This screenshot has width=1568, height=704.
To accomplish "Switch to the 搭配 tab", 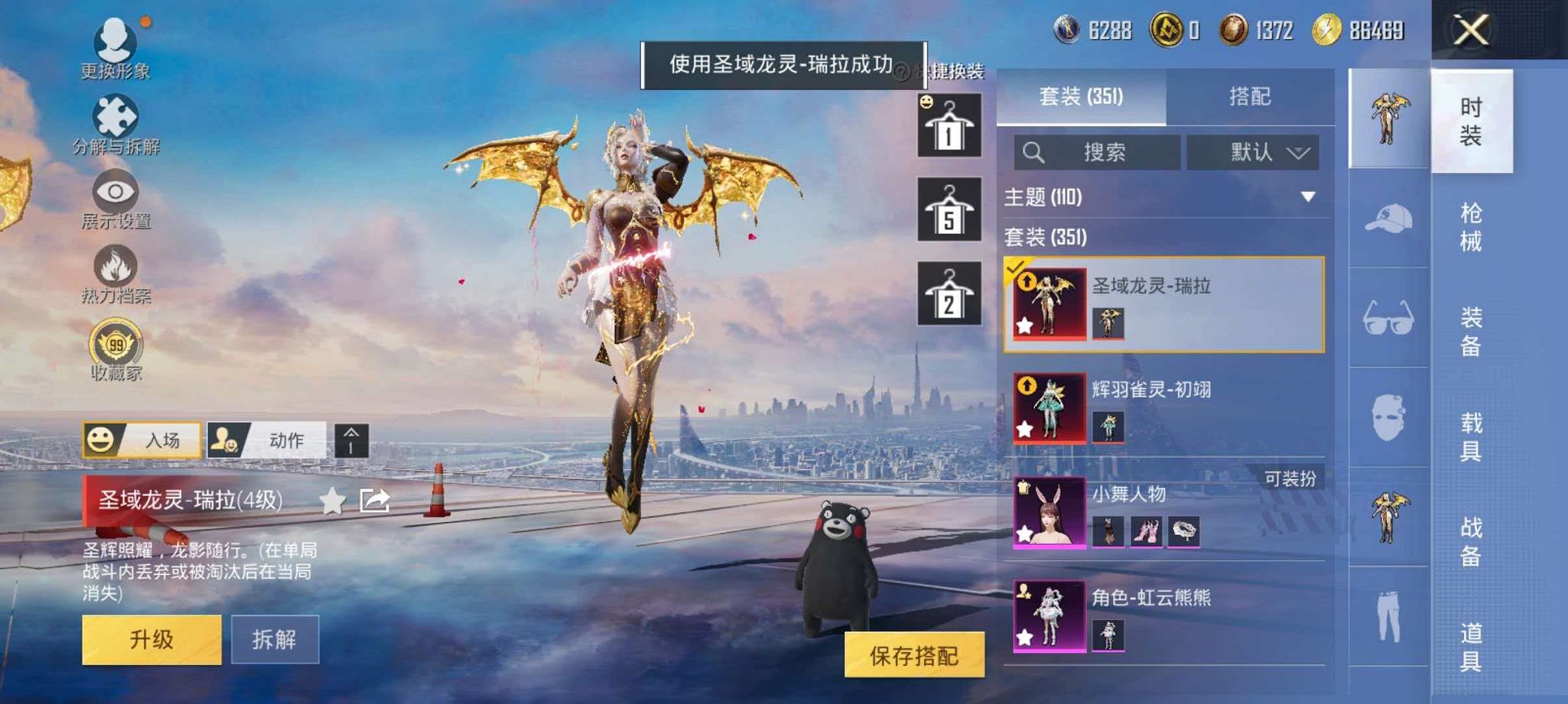I will coord(1251,96).
